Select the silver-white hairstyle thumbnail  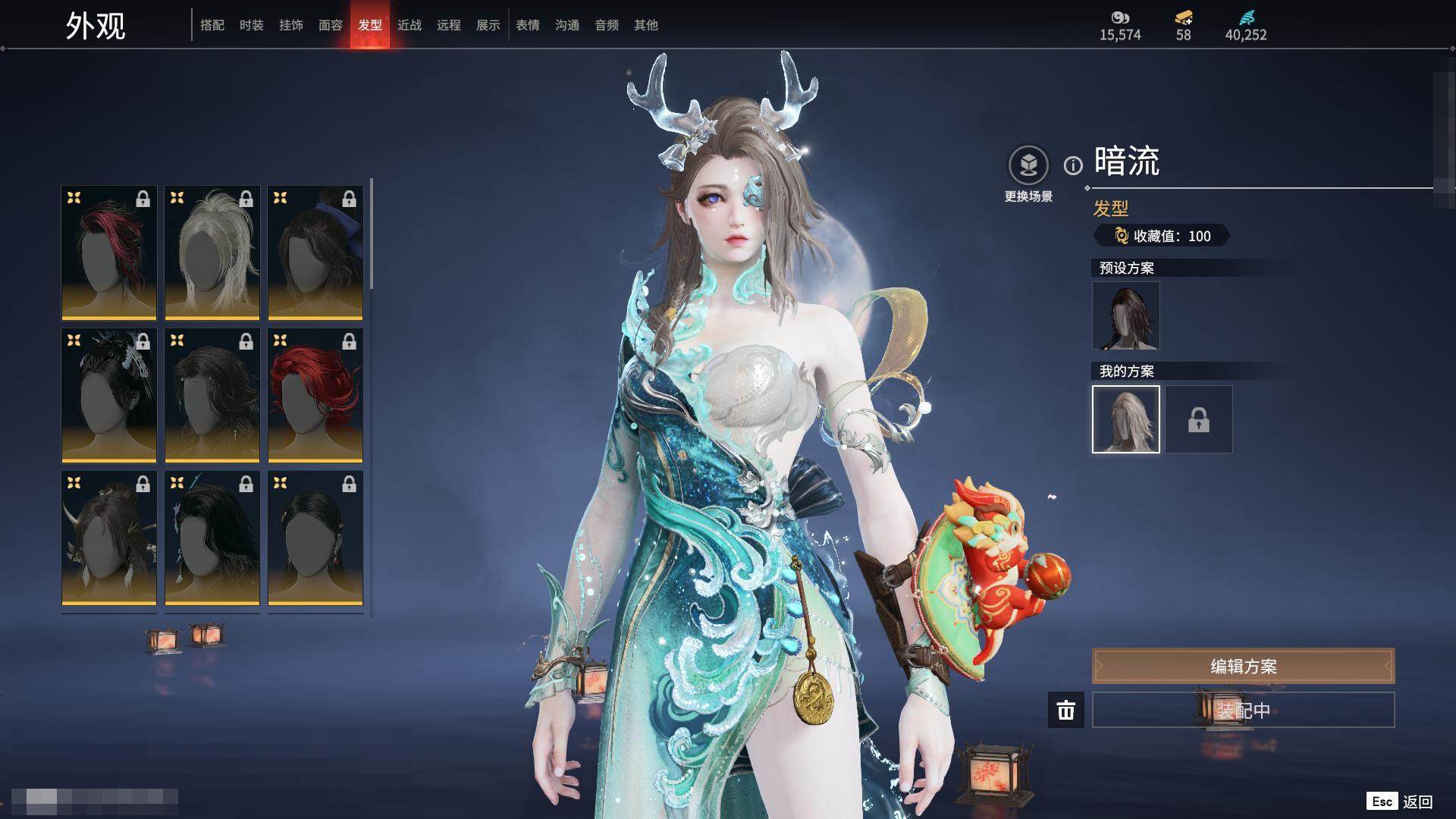point(212,253)
